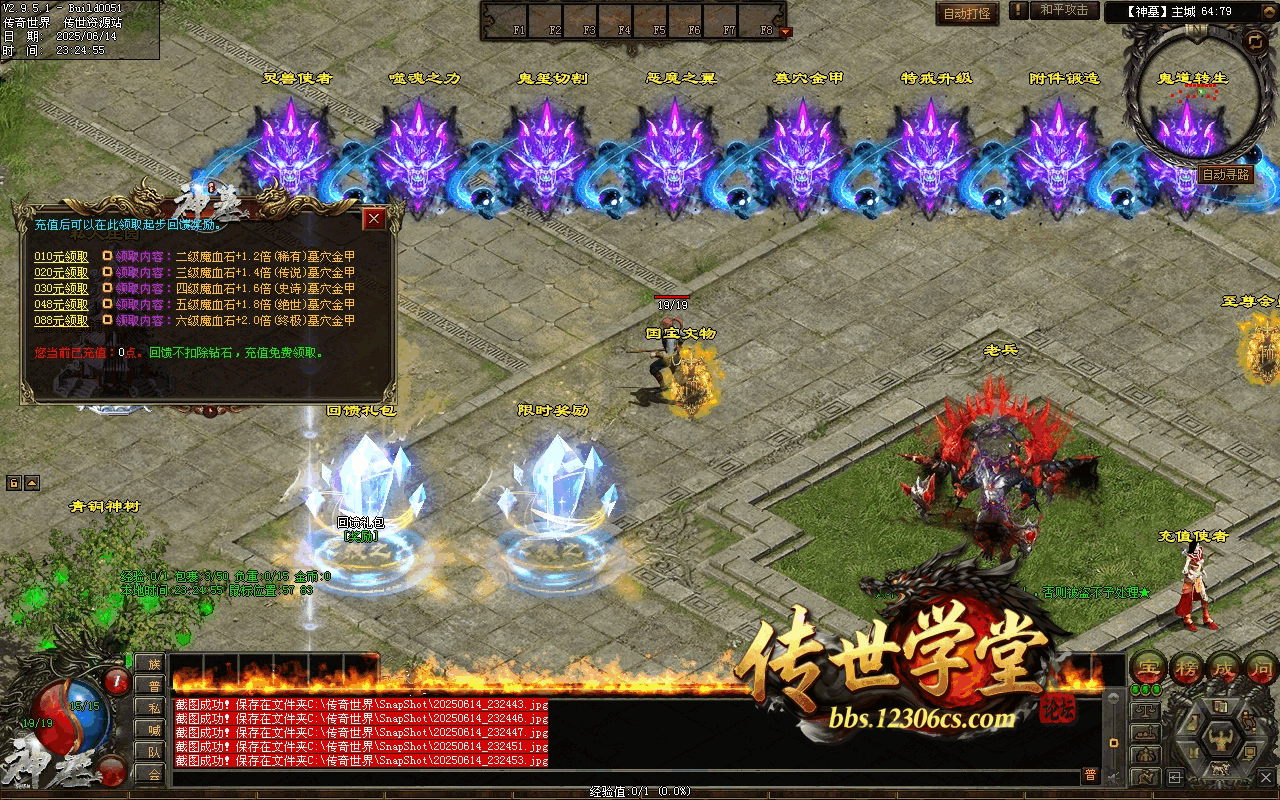Claim the 088元领取 reward
The width and height of the screenshot is (1280, 800).
pos(61,321)
